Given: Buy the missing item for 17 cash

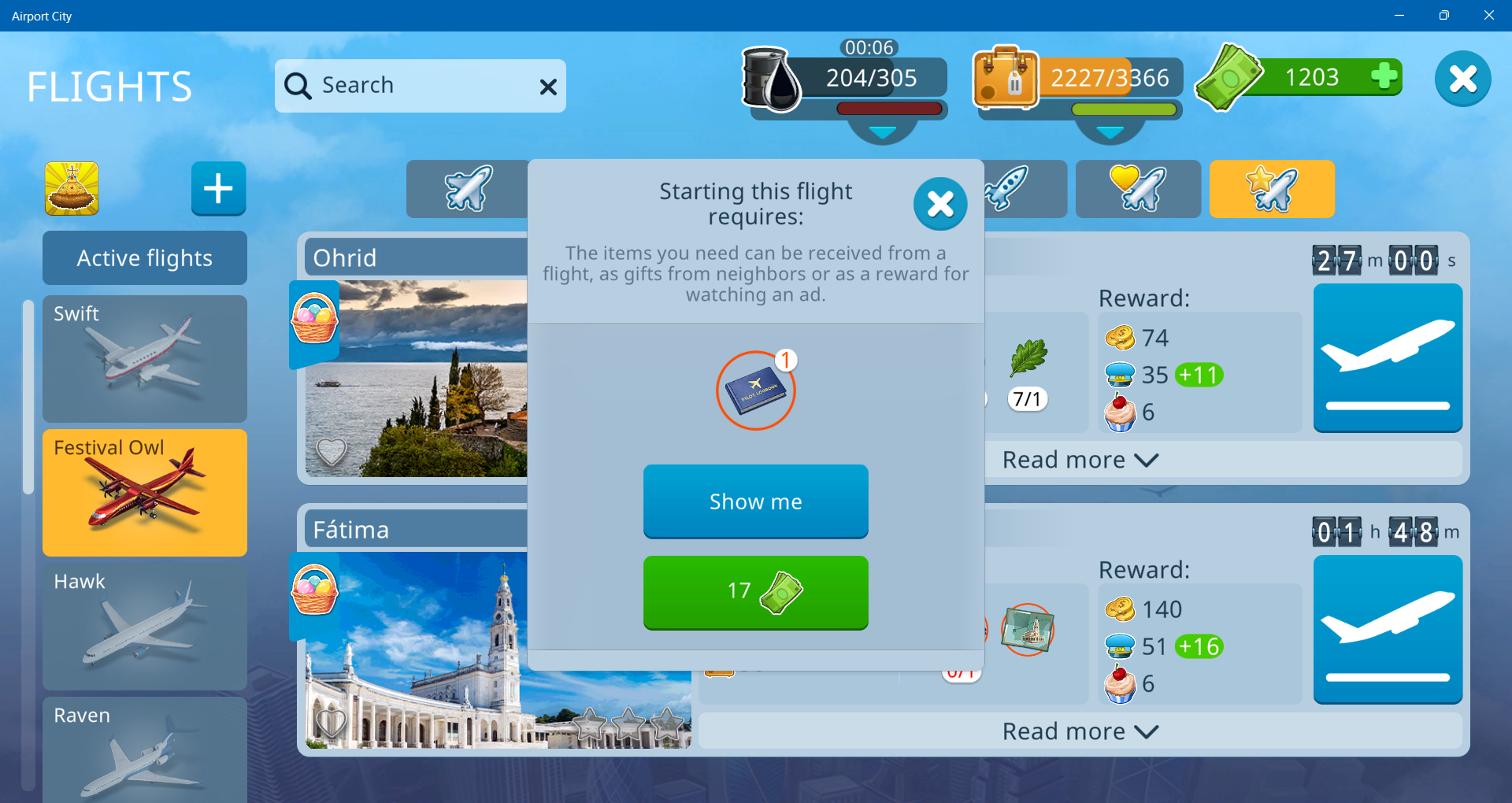Looking at the screenshot, I should 755,592.
